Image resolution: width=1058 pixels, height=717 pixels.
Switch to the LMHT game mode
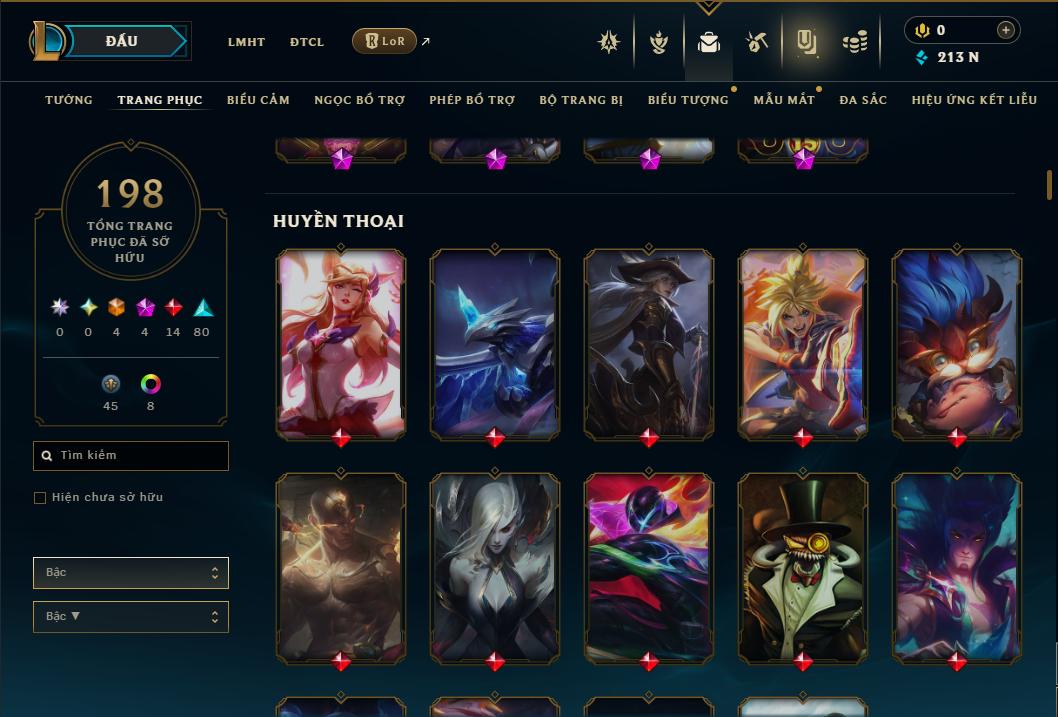pyautogui.click(x=246, y=42)
